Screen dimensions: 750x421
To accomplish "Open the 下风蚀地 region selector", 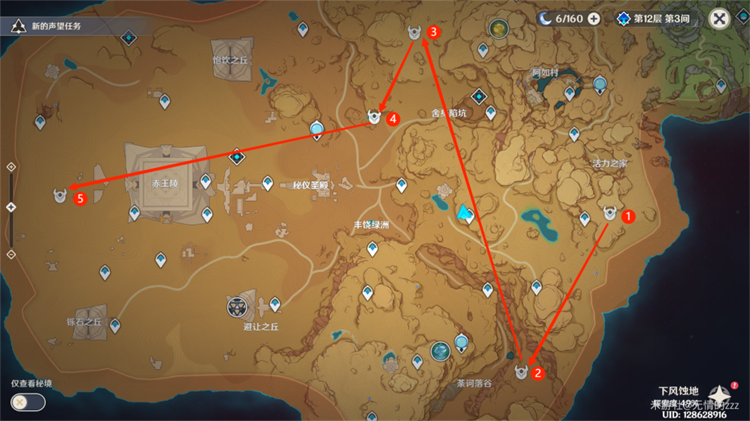I will (679, 391).
